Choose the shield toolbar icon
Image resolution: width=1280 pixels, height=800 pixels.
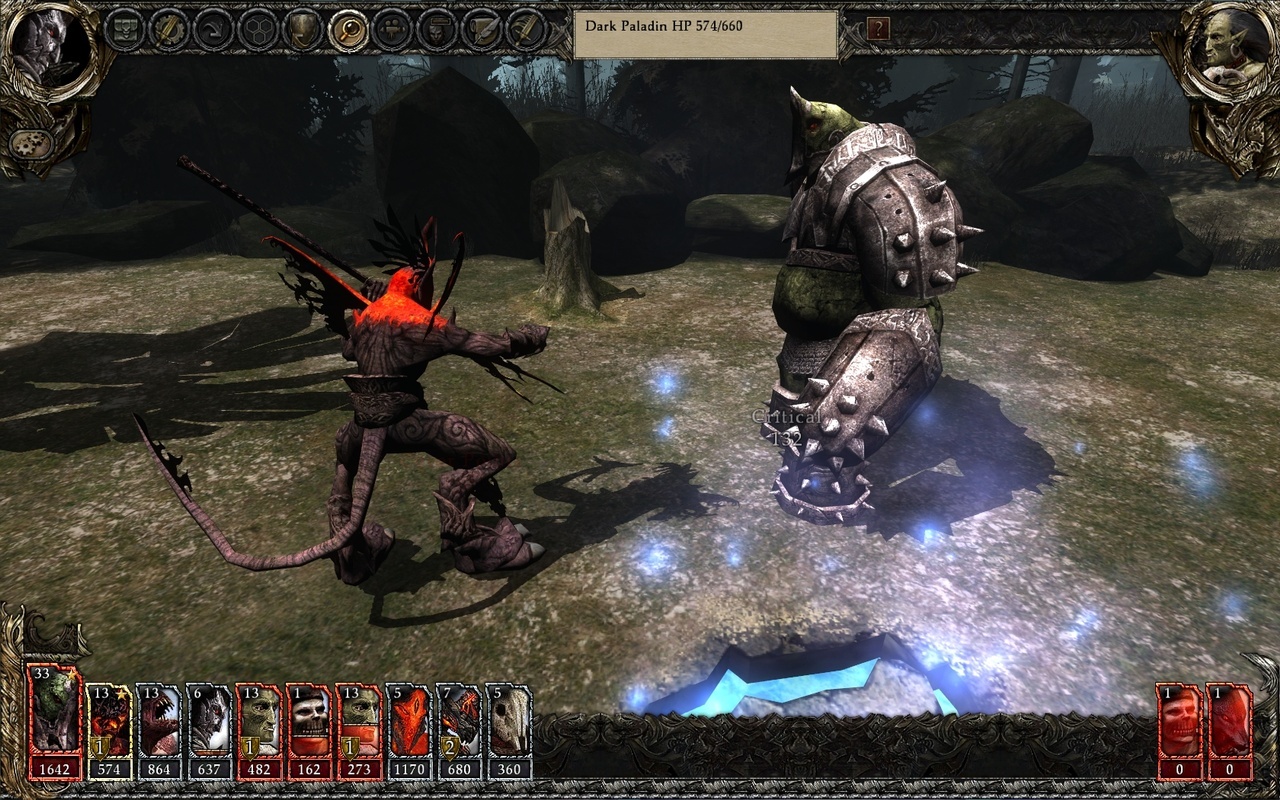click(x=303, y=29)
